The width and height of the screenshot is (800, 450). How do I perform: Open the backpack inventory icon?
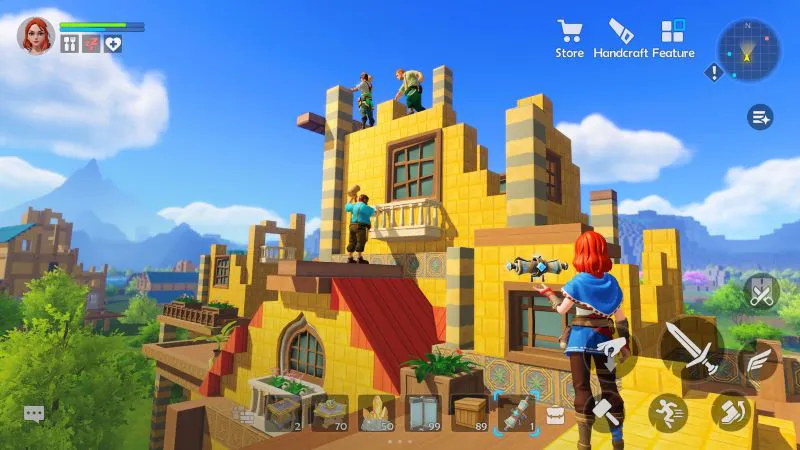pos(554,415)
